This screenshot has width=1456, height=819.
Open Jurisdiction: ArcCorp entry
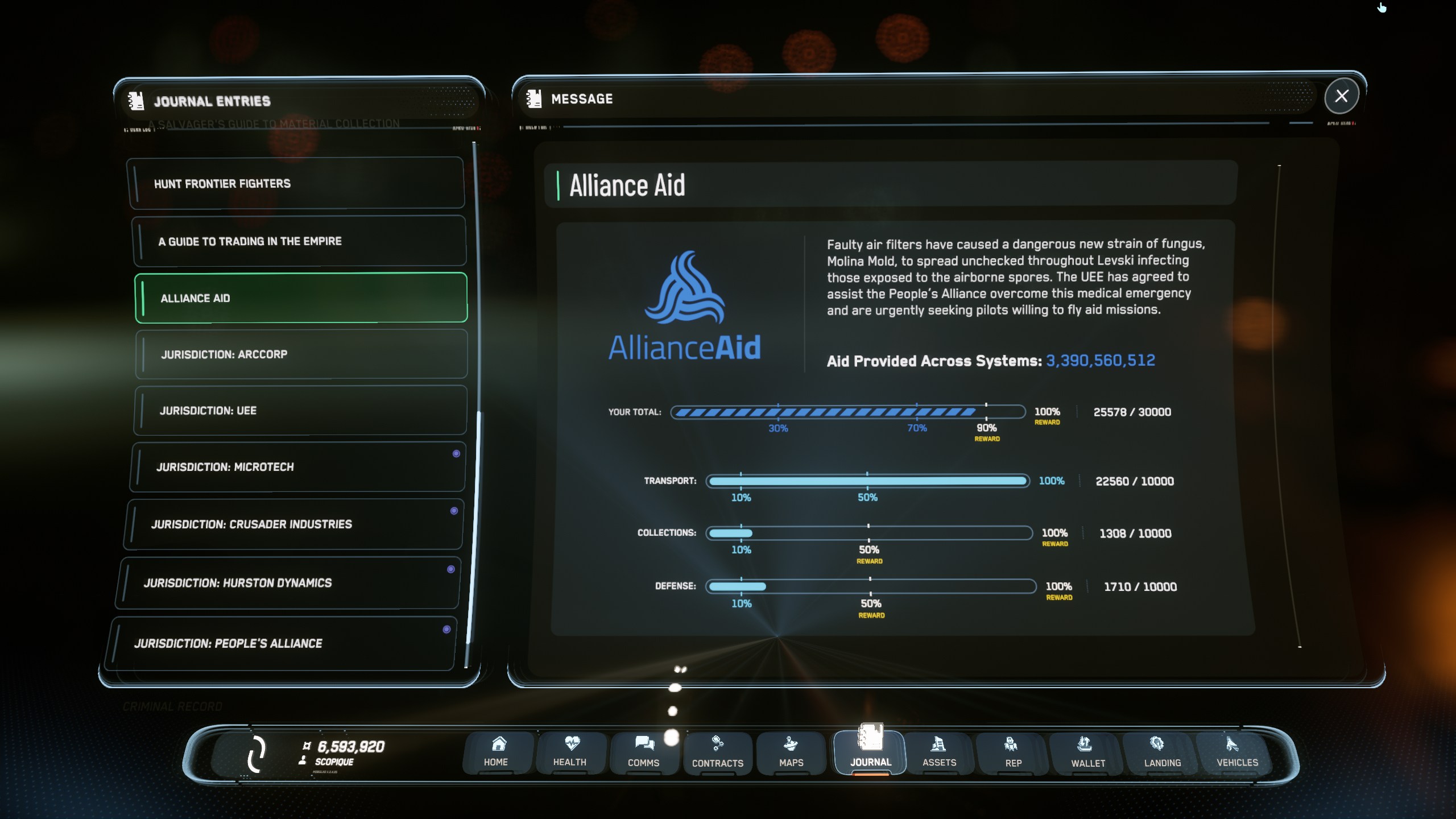click(x=301, y=354)
